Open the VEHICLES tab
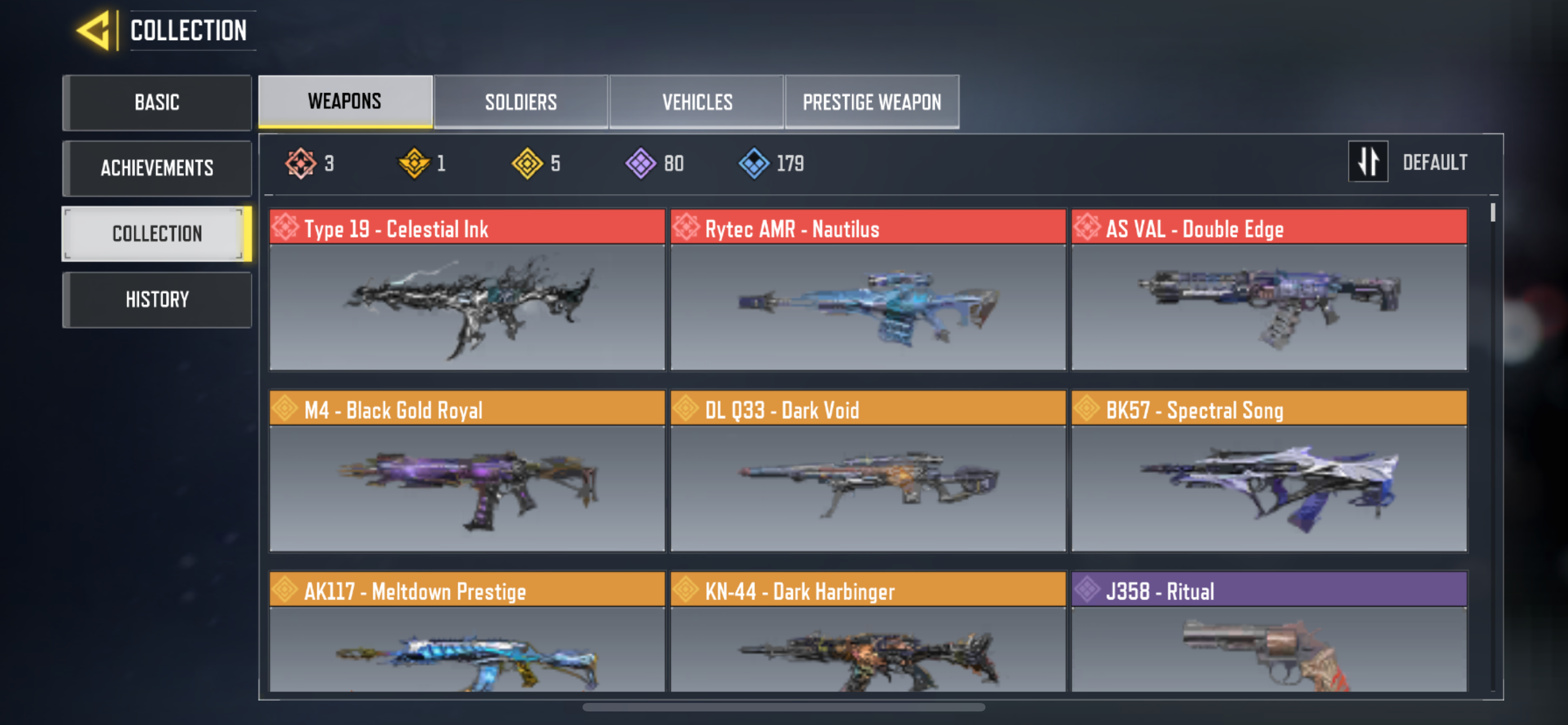Viewport: 1568px width, 725px height. point(697,102)
